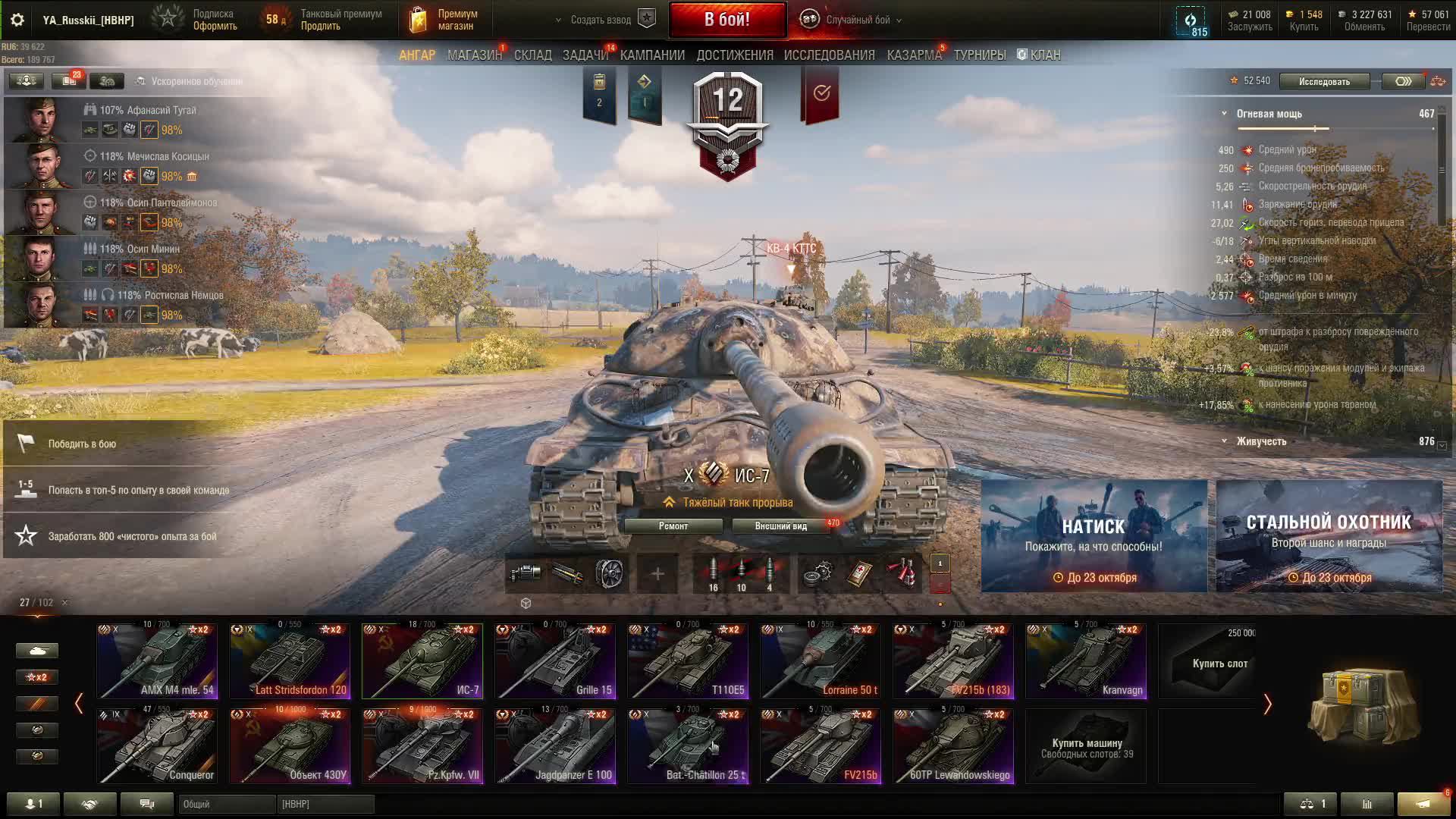
Task: Go to the КАЗАРМА tab
Action: click(x=914, y=55)
